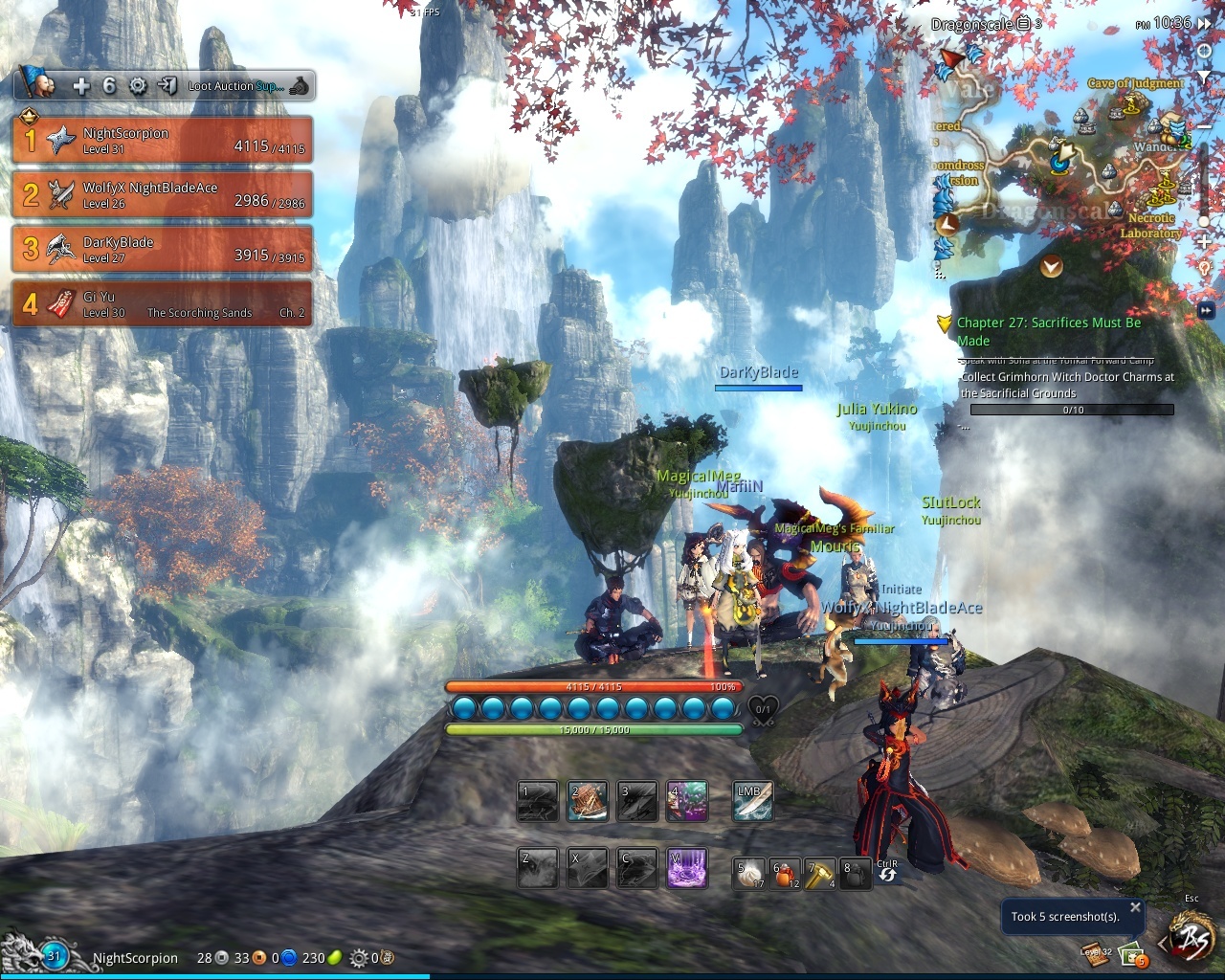This screenshot has height=980, width=1225.
Task: Collapse minimap with the down-arrow button
Action: [x=1052, y=267]
